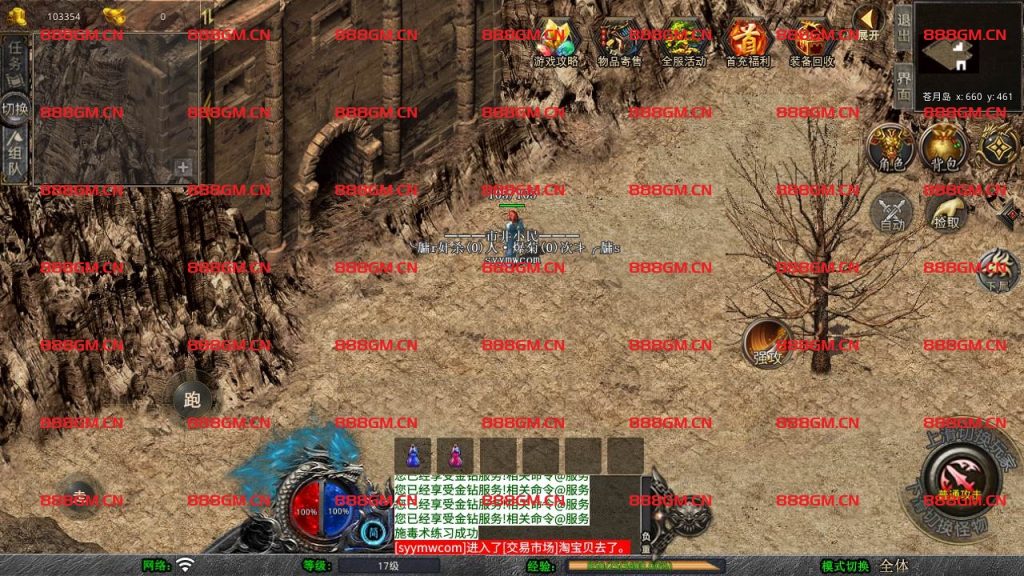Toggle the 跑 run button
The width and height of the screenshot is (1024, 576).
point(192,401)
